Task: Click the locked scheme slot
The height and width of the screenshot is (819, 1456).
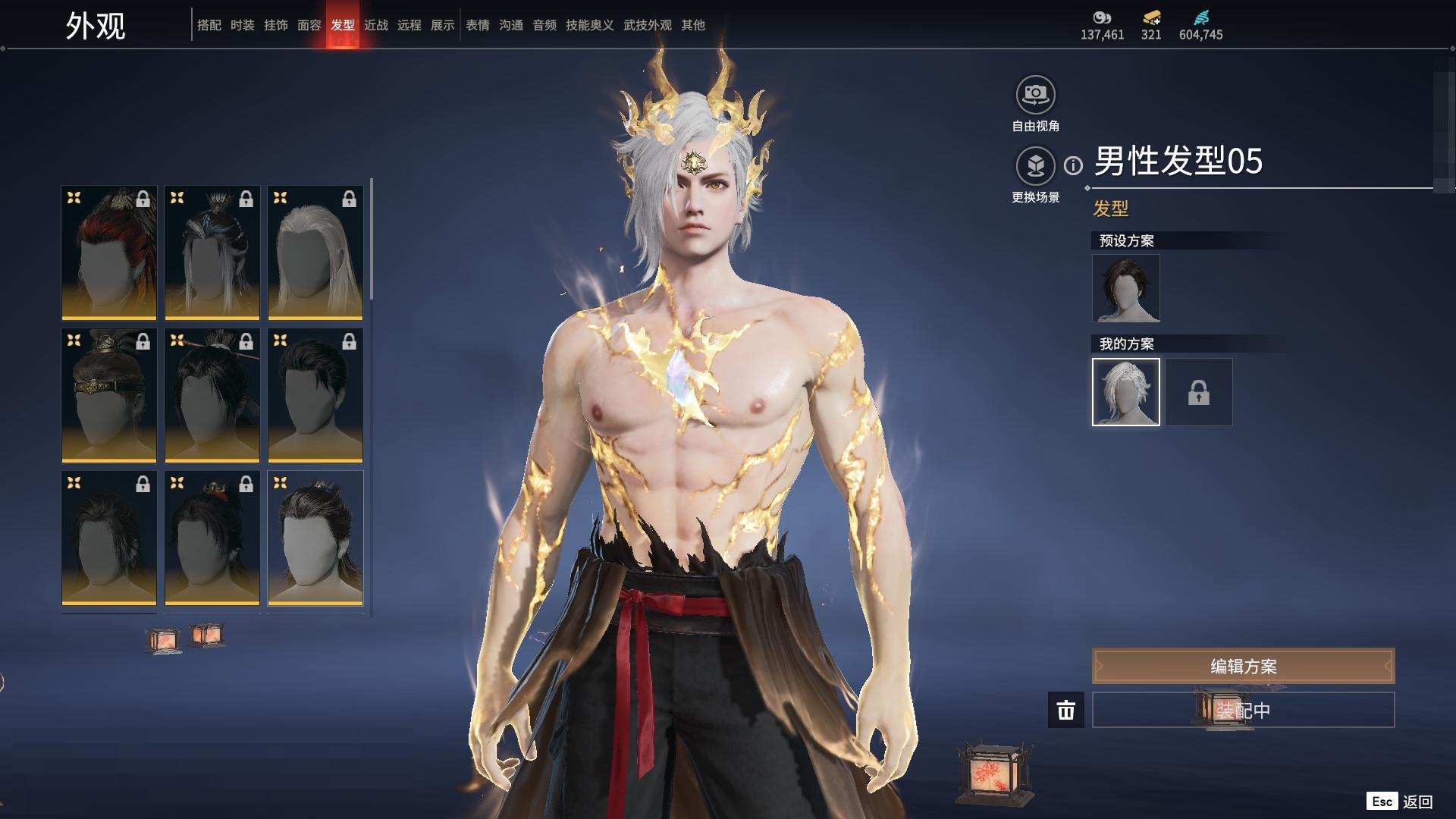Action: click(x=1198, y=392)
